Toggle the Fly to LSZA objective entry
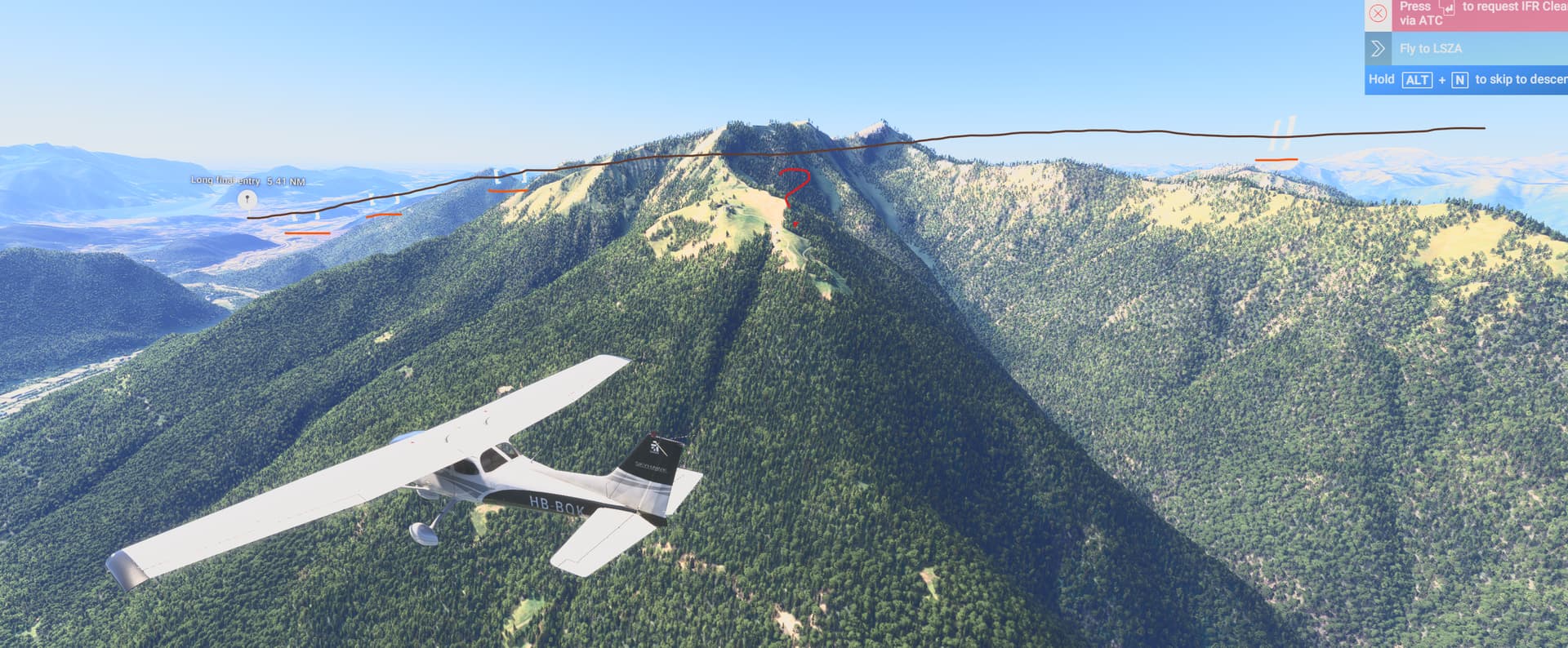The height and width of the screenshot is (648, 1568). [1432, 48]
